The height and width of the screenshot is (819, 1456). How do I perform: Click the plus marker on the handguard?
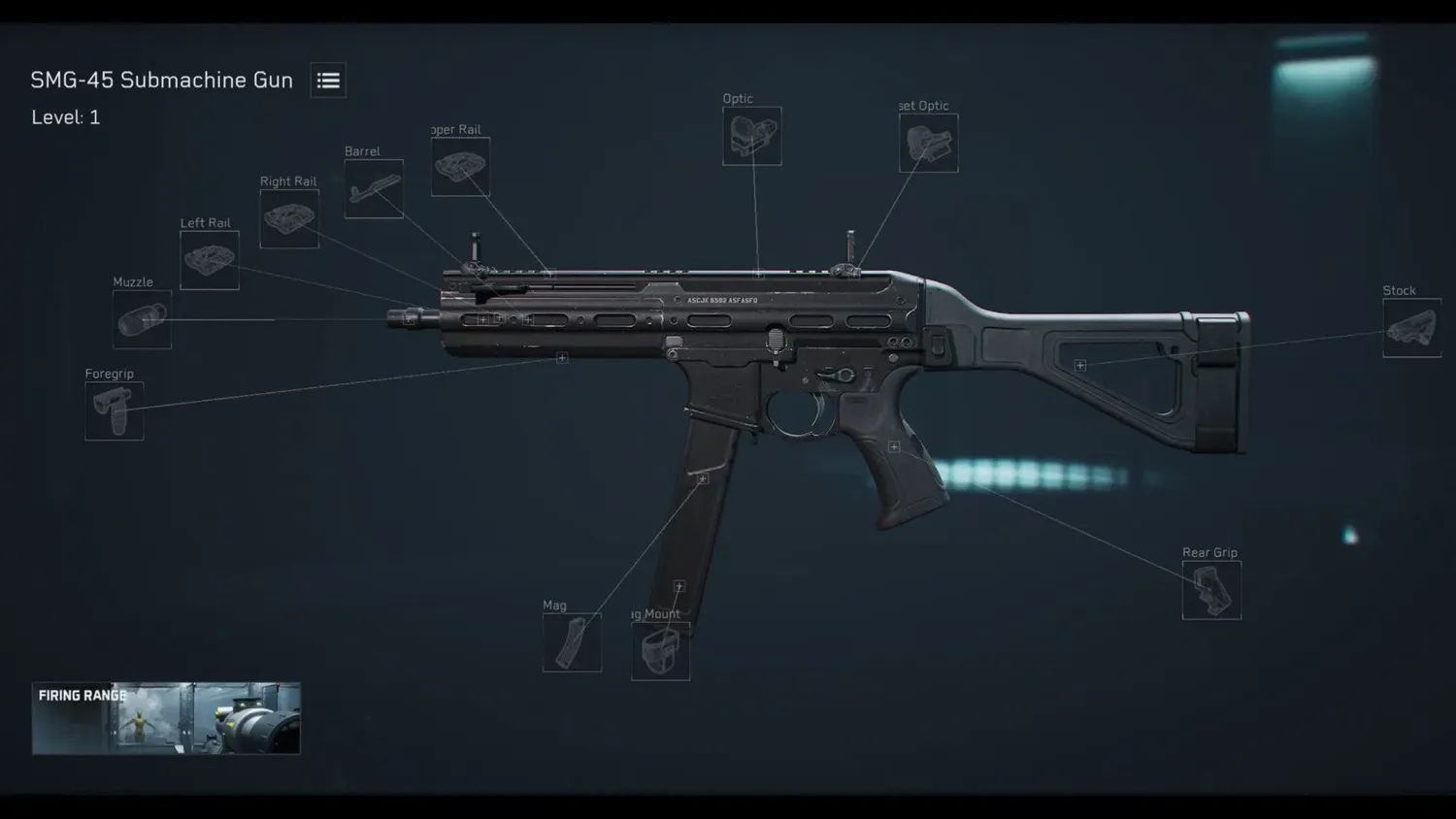pos(561,357)
